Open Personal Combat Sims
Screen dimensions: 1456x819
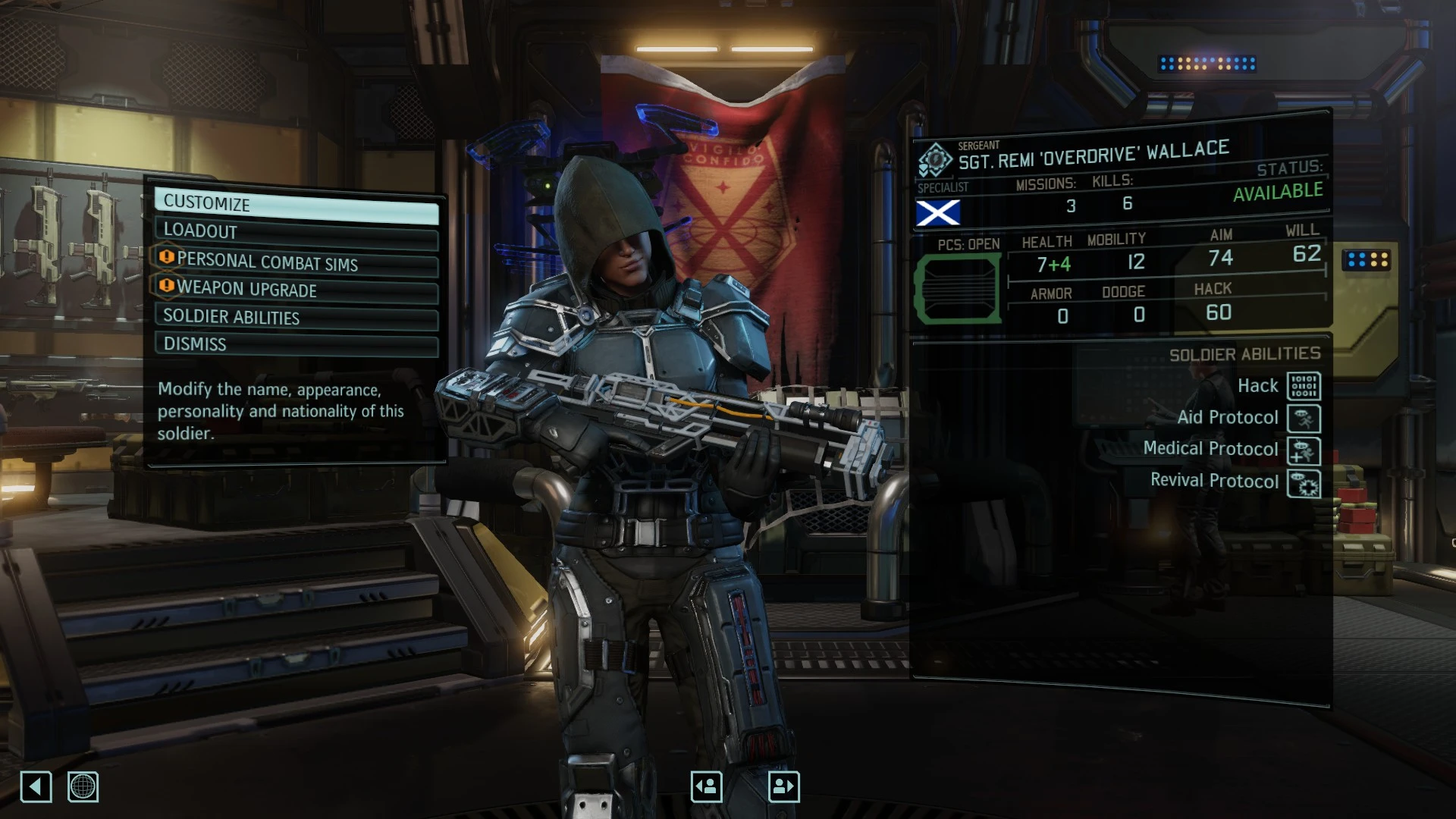tap(296, 262)
